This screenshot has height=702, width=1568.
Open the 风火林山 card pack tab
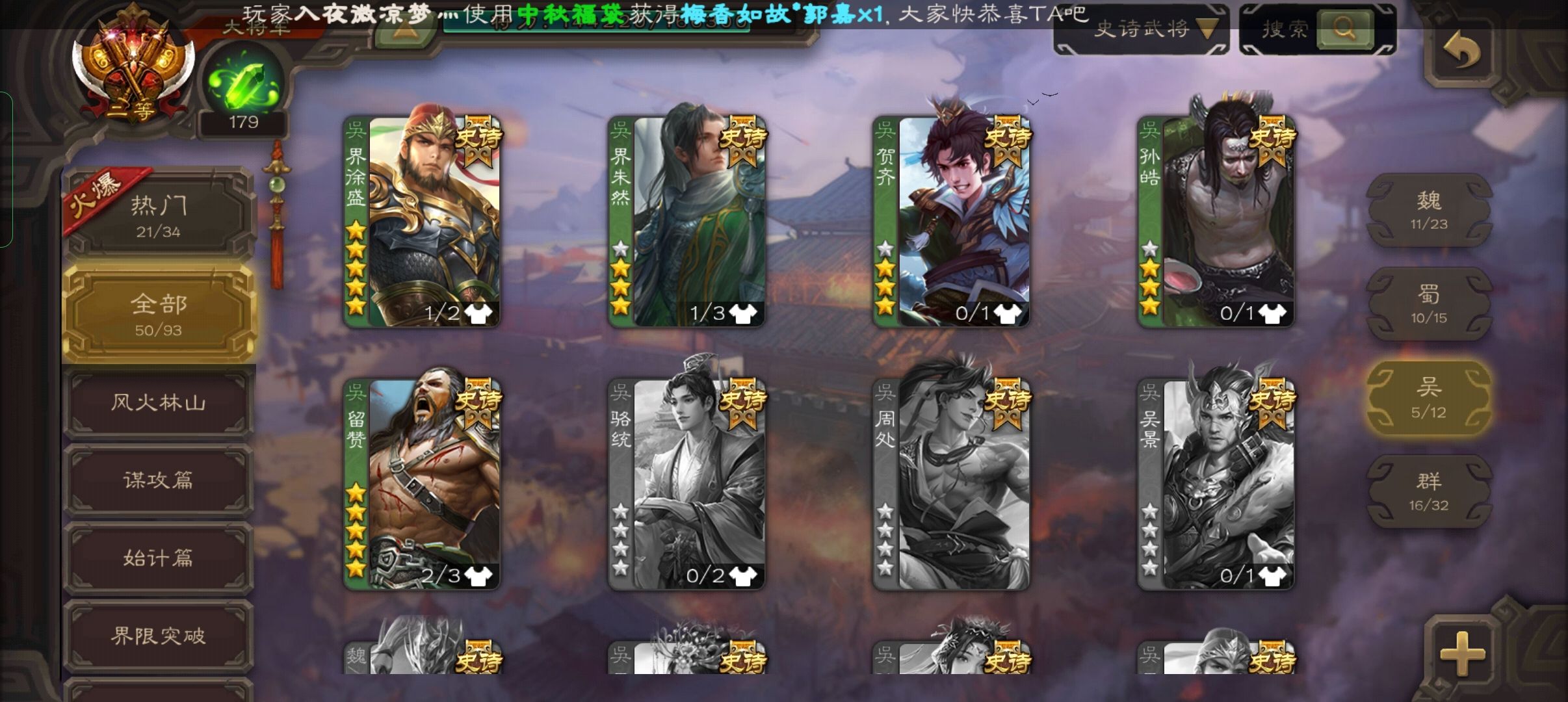159,402
